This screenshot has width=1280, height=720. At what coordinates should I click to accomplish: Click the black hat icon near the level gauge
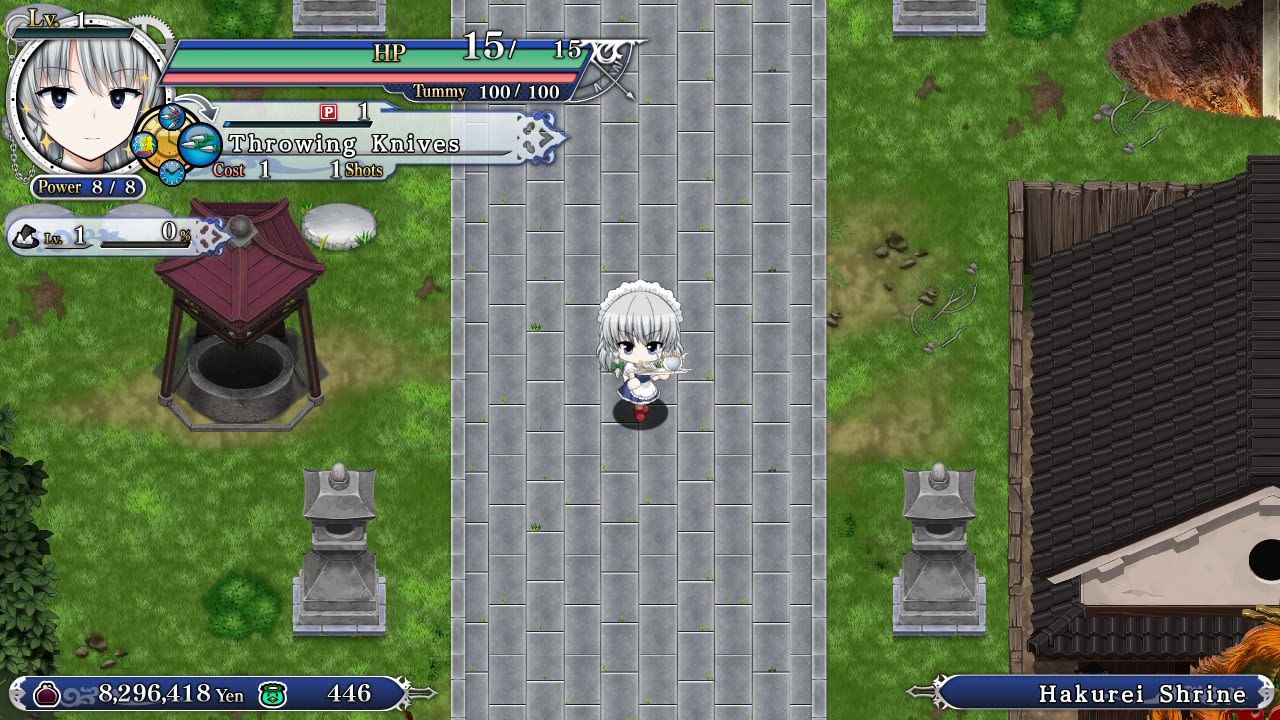tap(28, 235)
